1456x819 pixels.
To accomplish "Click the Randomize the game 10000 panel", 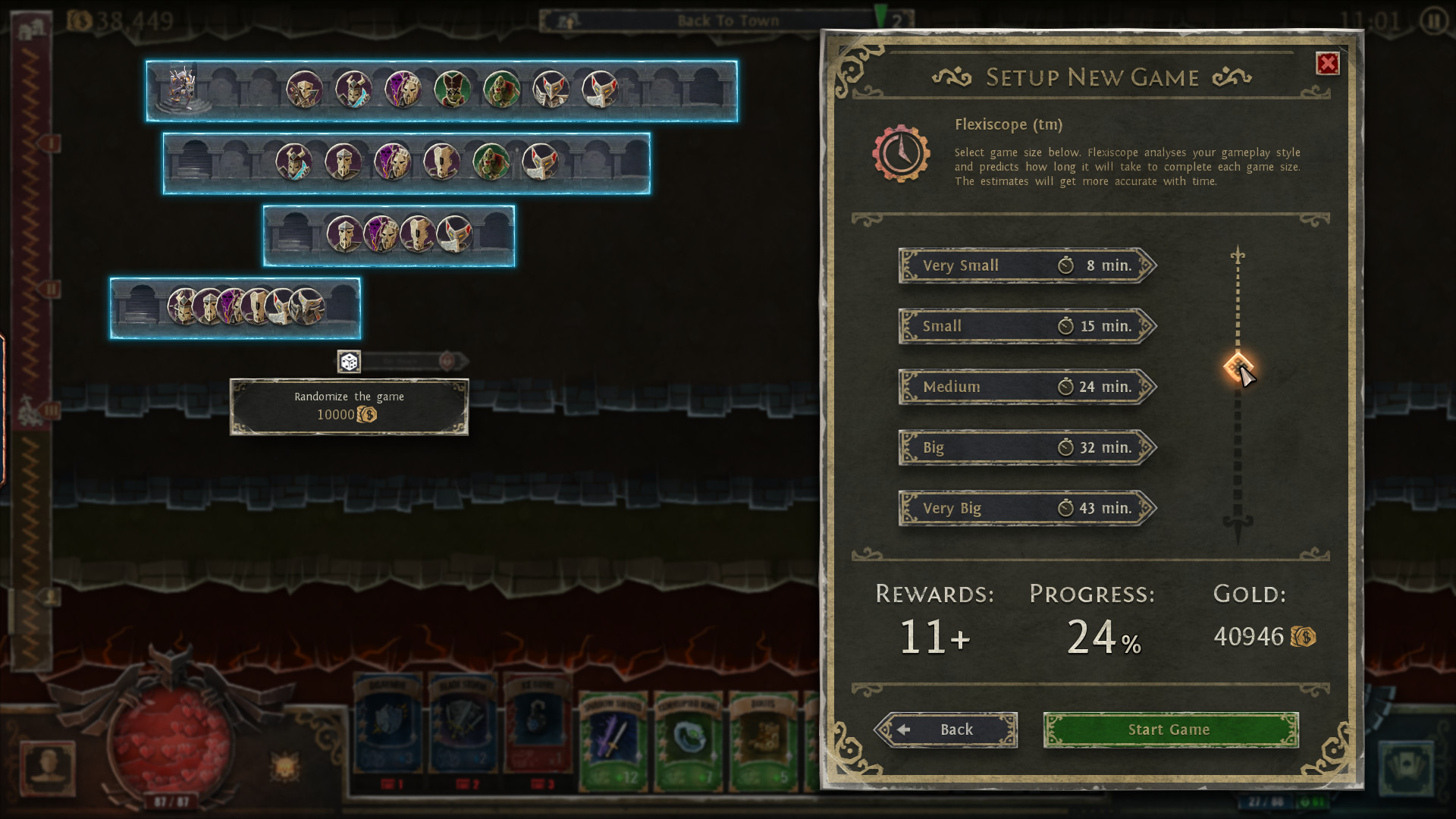I will pos(349,406).
